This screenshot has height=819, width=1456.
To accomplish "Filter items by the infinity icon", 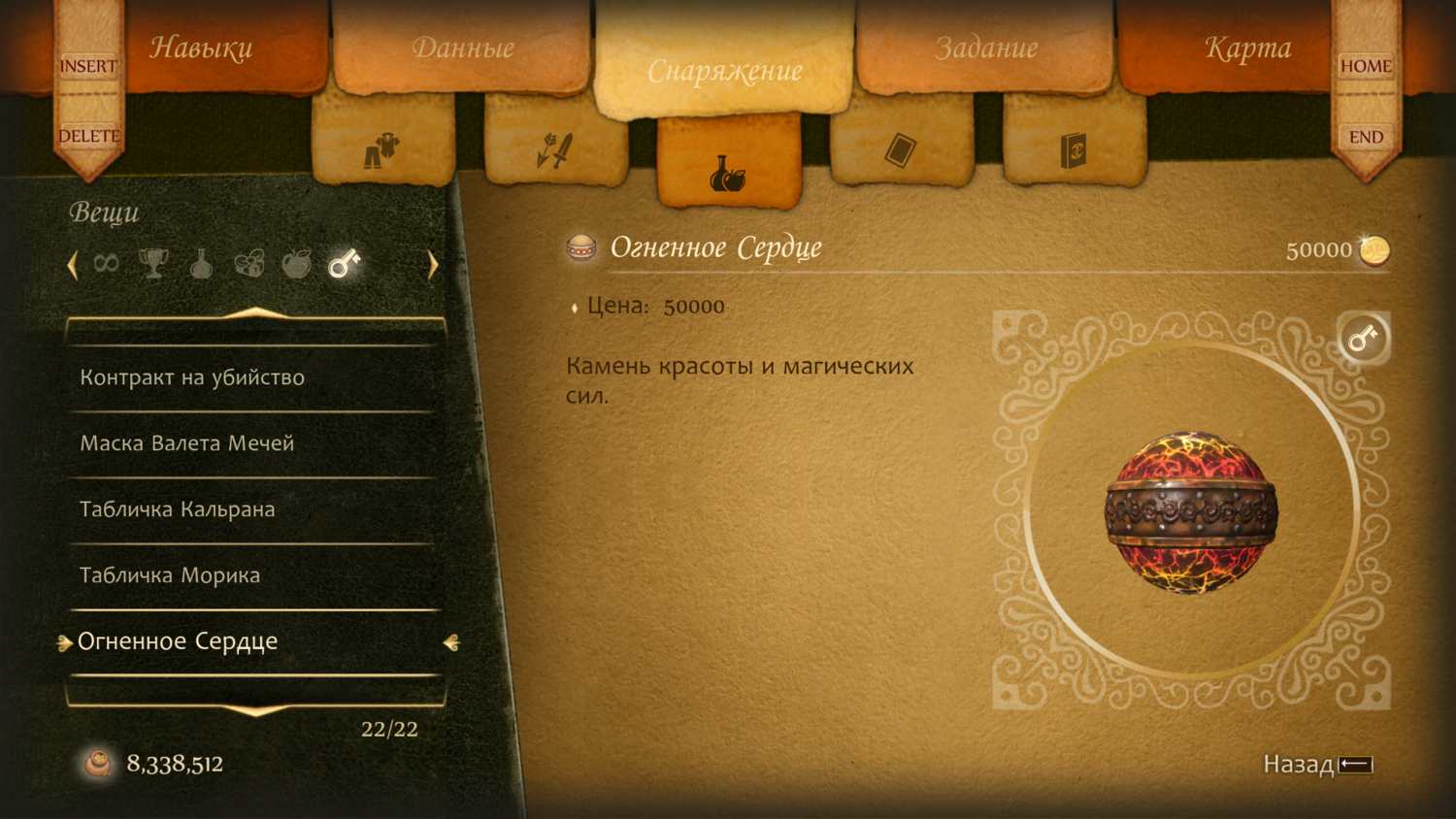I will tap(106, 263).
